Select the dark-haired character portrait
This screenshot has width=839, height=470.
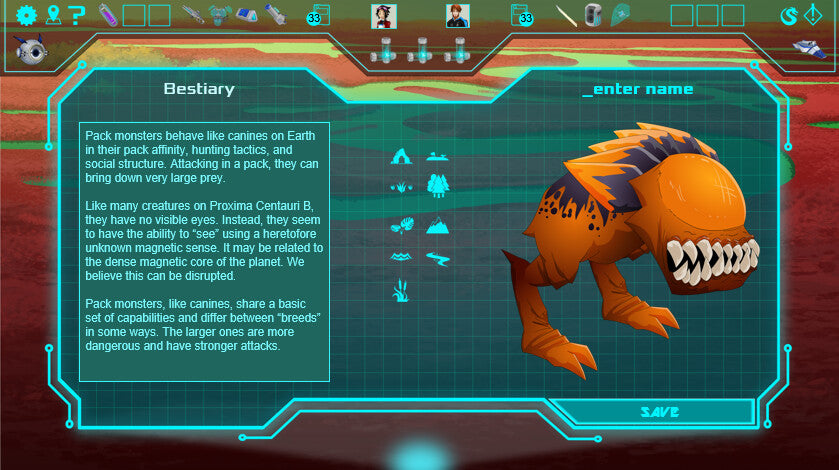(x=384, y=16)
